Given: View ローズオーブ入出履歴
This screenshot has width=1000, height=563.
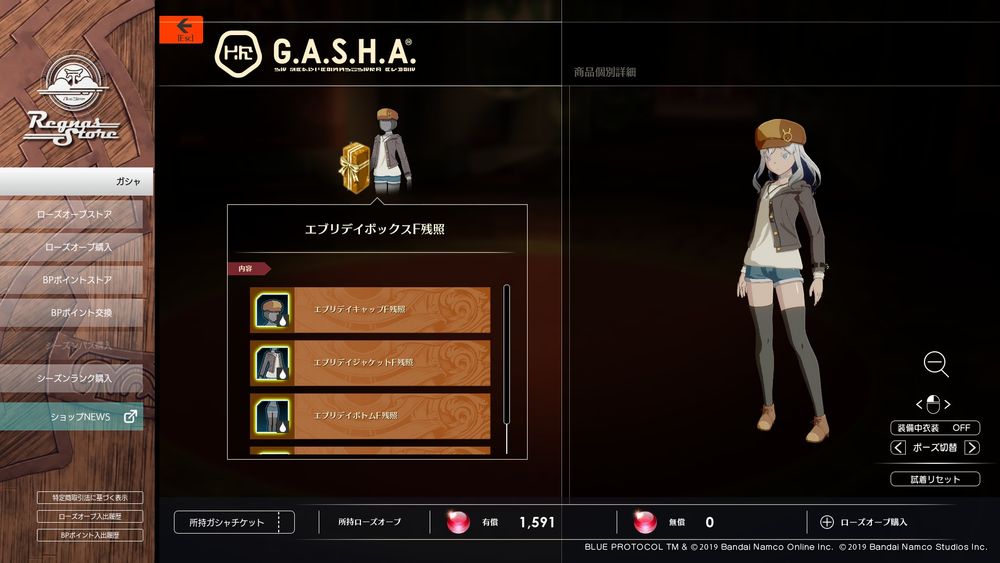Looking at the screenshot, I should pos(89,516).
